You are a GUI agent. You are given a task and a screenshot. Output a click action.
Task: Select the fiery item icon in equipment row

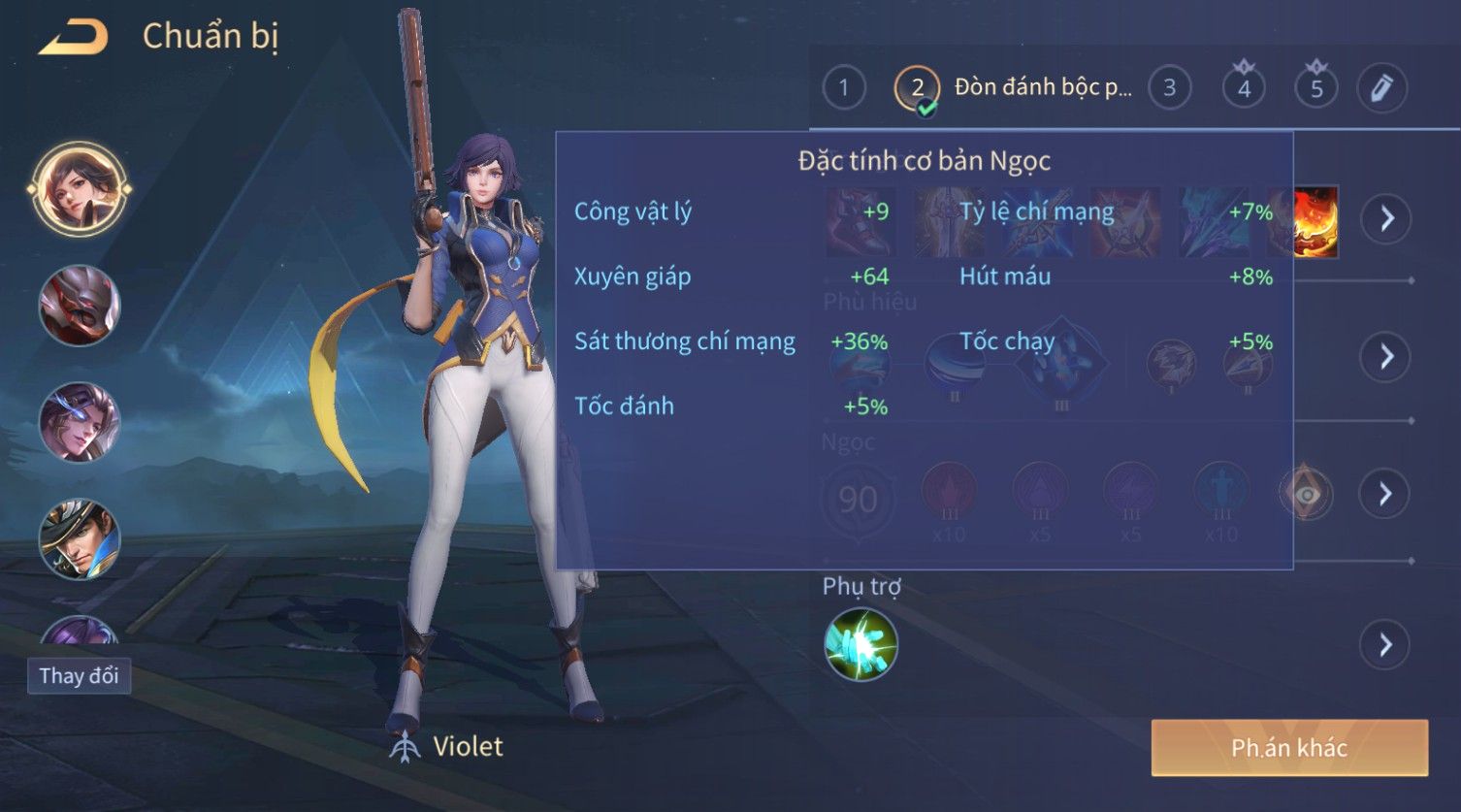[1316, 222]
